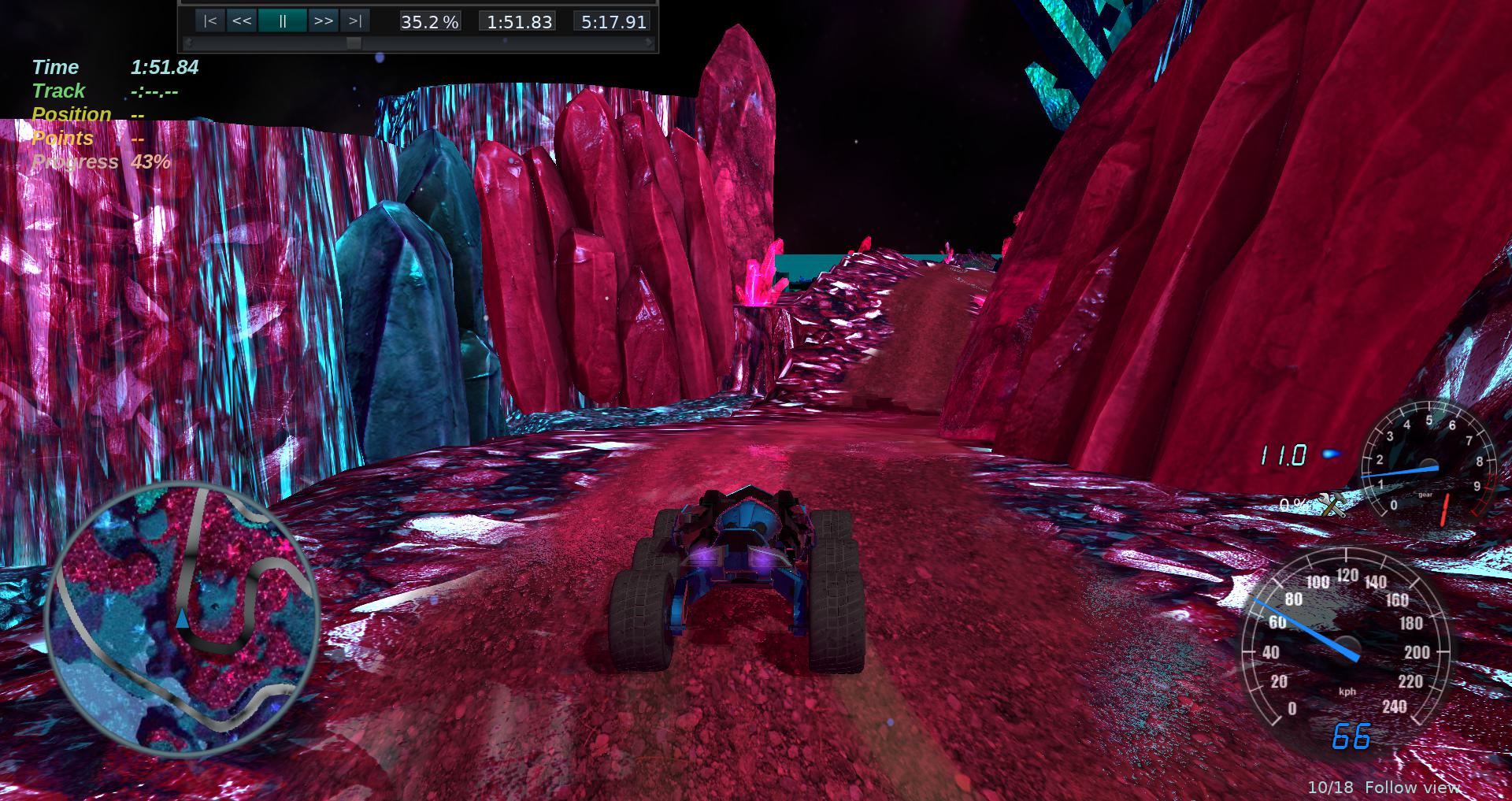Skip to the replay end
Viewport: 1512px width, 801px height.
355,21
